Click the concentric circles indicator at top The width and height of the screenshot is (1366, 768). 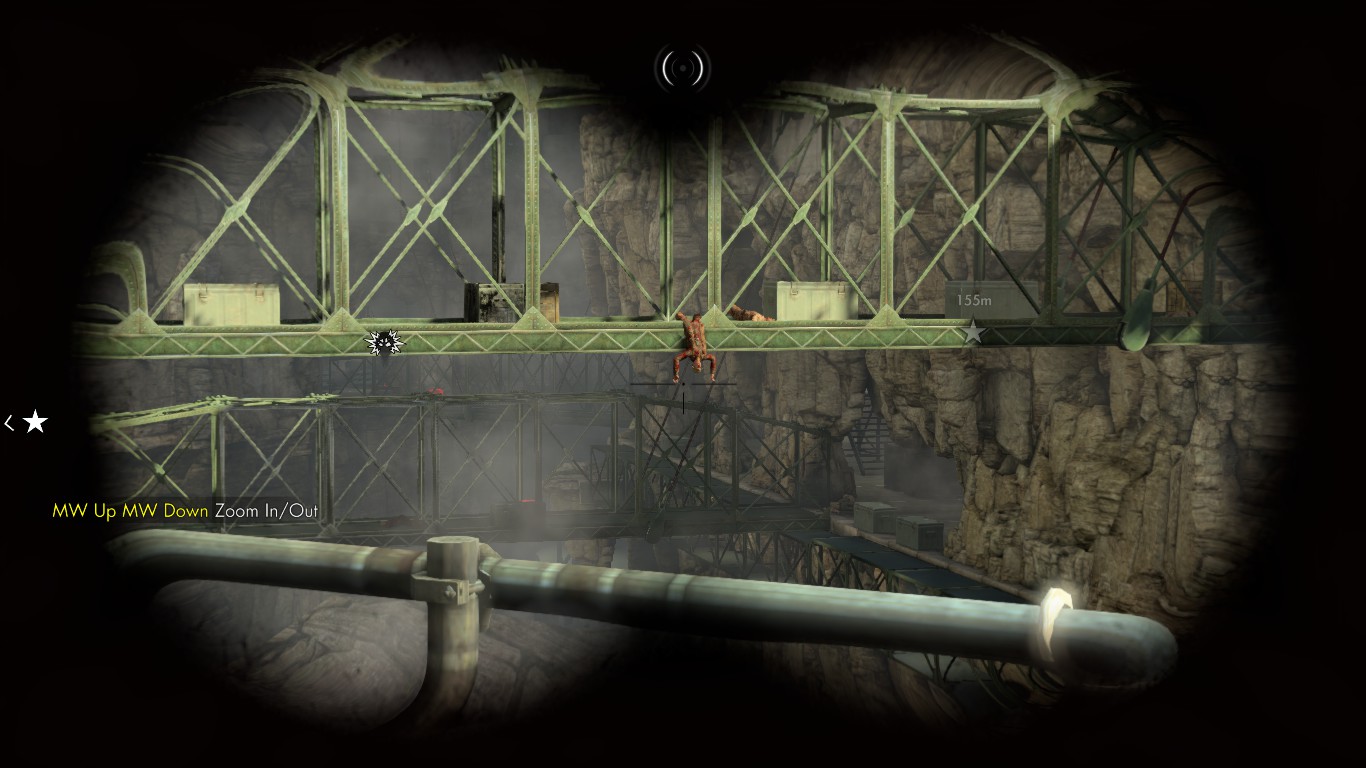tap(682, 68)
